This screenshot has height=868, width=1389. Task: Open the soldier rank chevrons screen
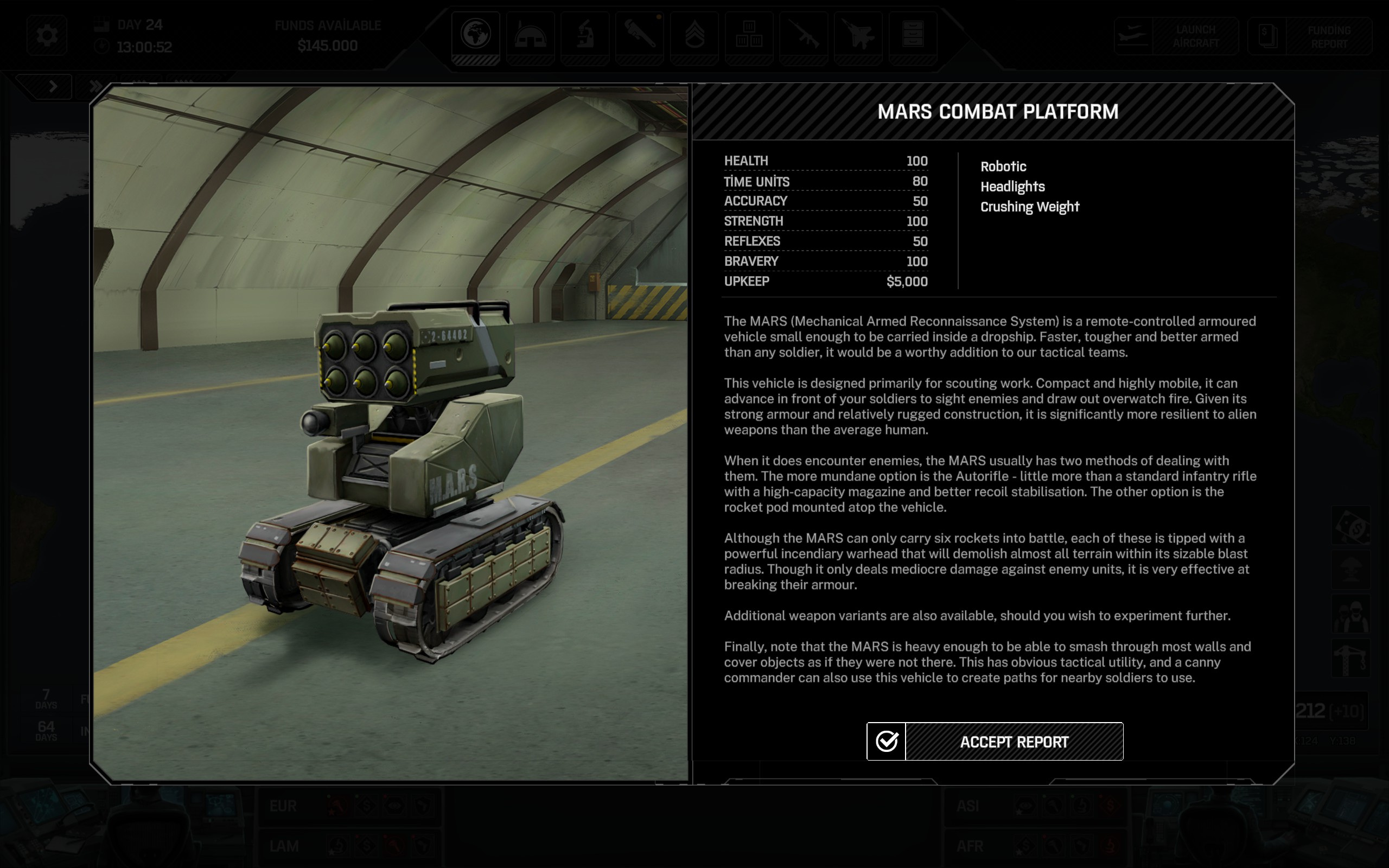[x=694, y=36]
